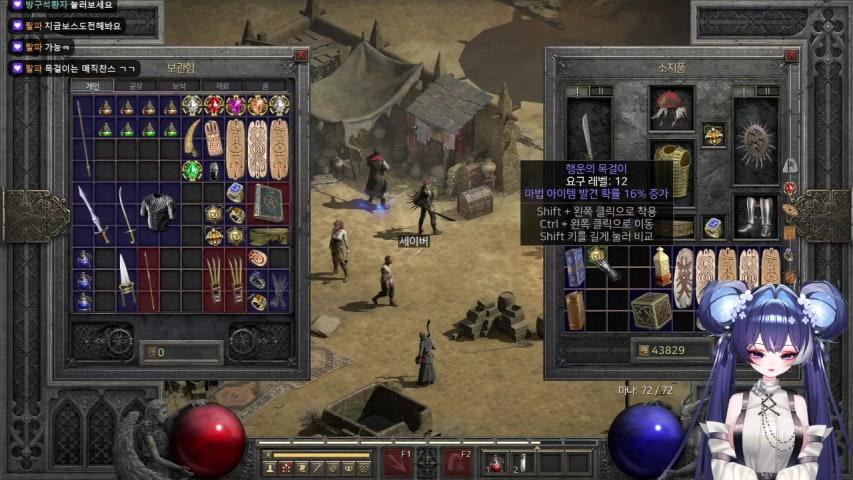Pick up the Horadric Cube in inventory
Image resolution: width=853 pixels, height=480 pixels.
[x=651, y=310]
